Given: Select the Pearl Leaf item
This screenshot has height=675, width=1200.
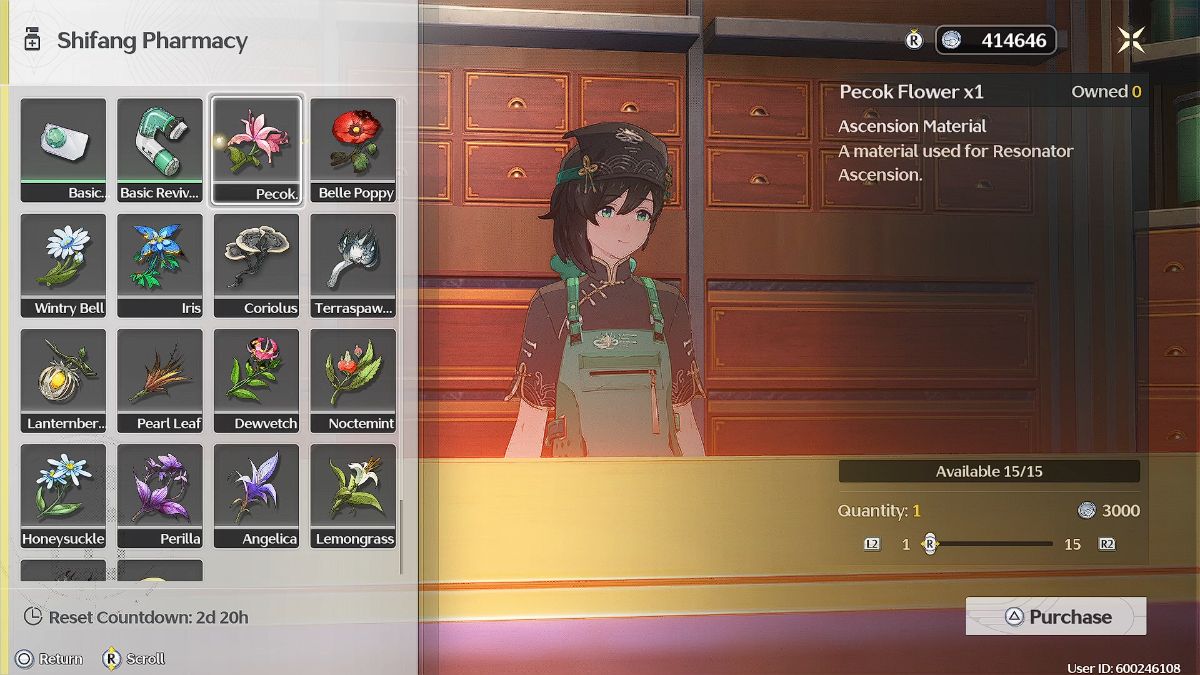Looking at the screenshot, I should click(160, 380).
